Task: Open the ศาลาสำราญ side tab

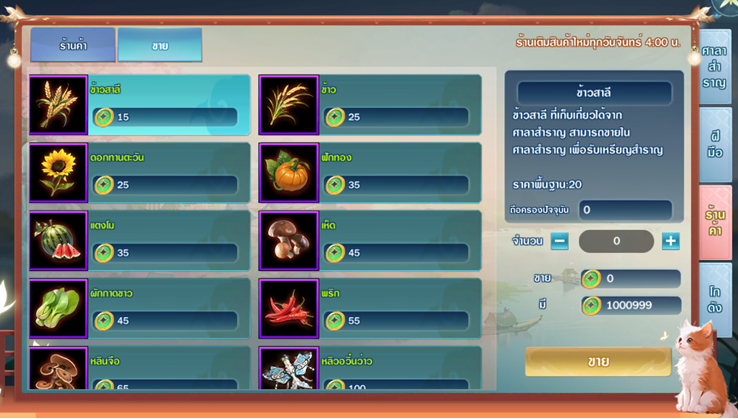Action: tap(714, 67)
